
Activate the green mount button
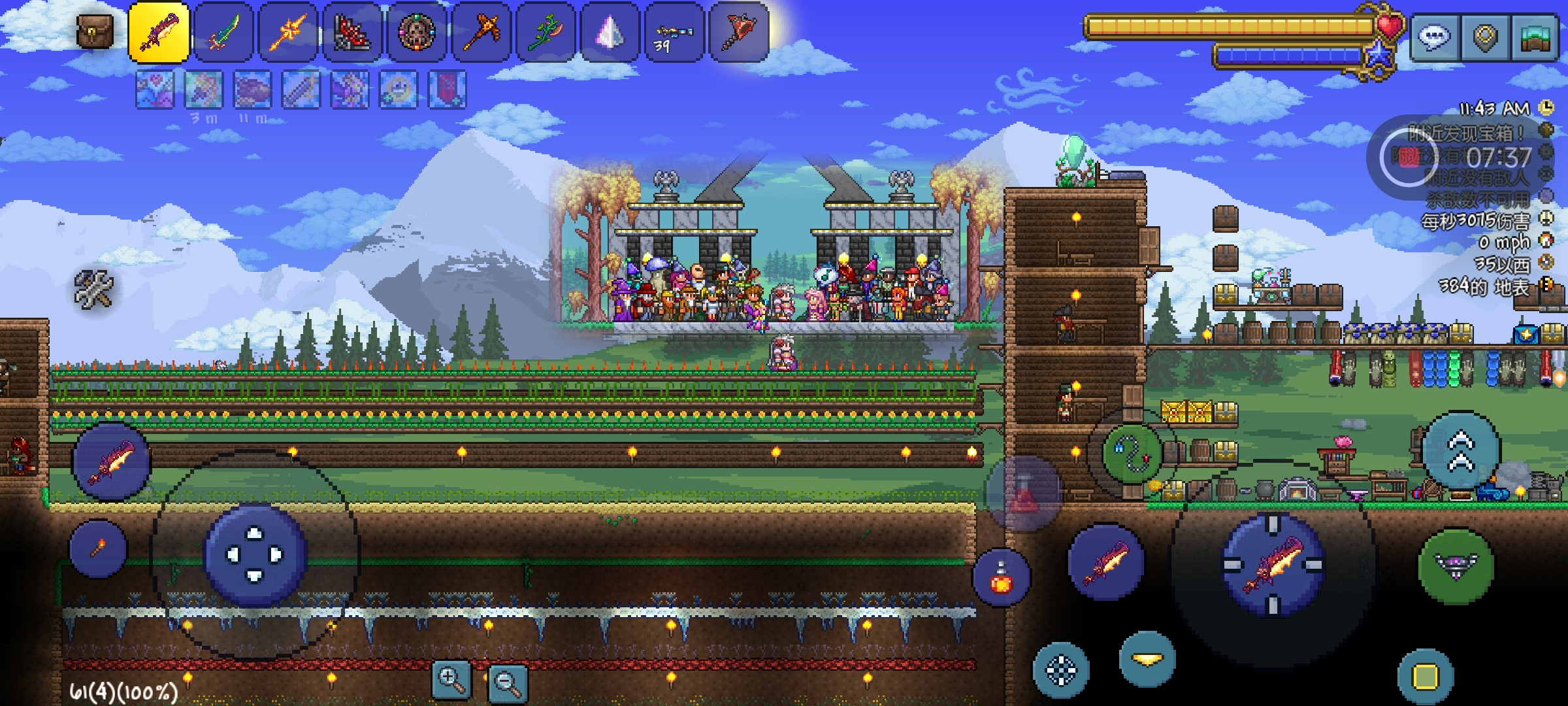click(1456, 566)
